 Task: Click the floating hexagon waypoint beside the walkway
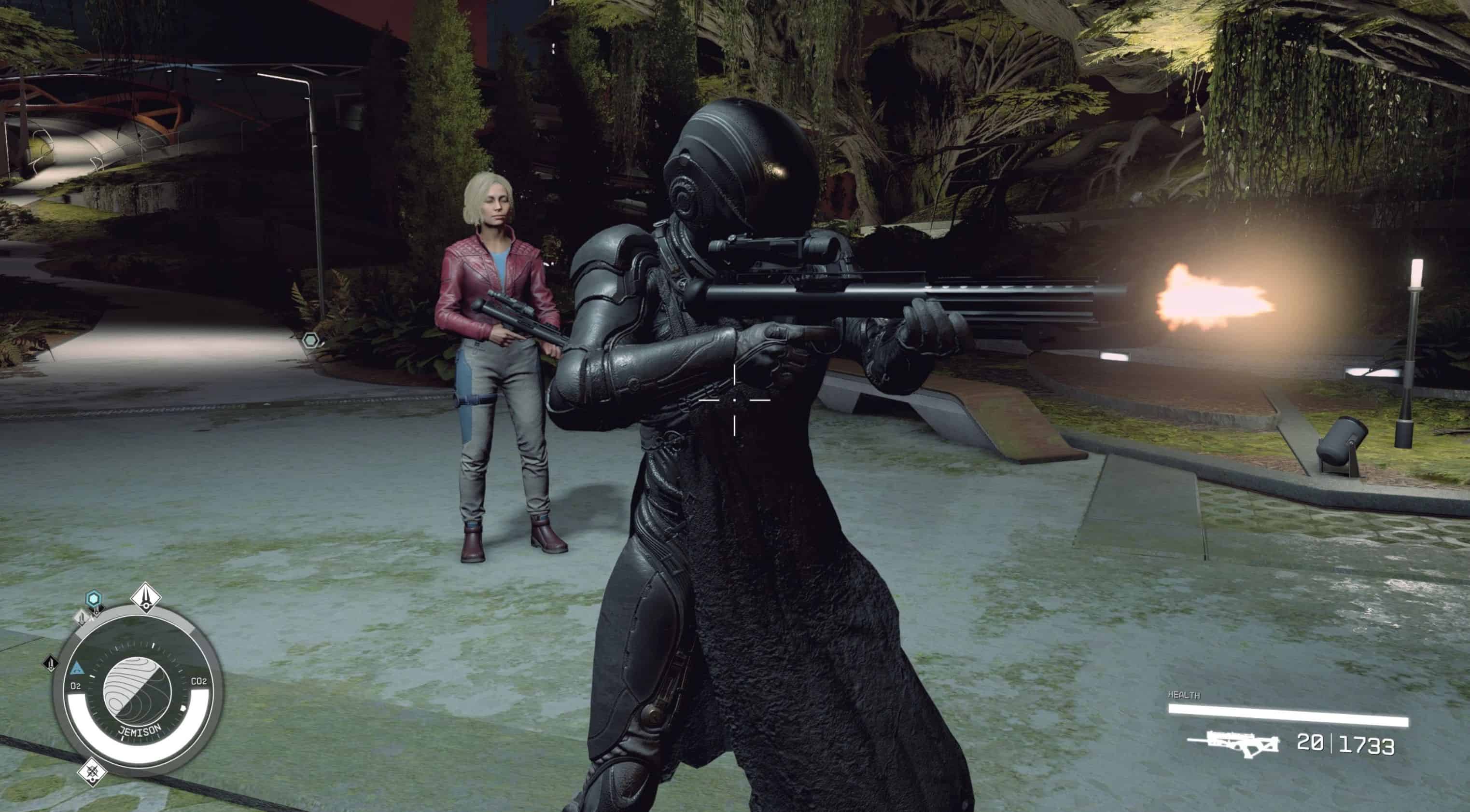pos(311,341)
